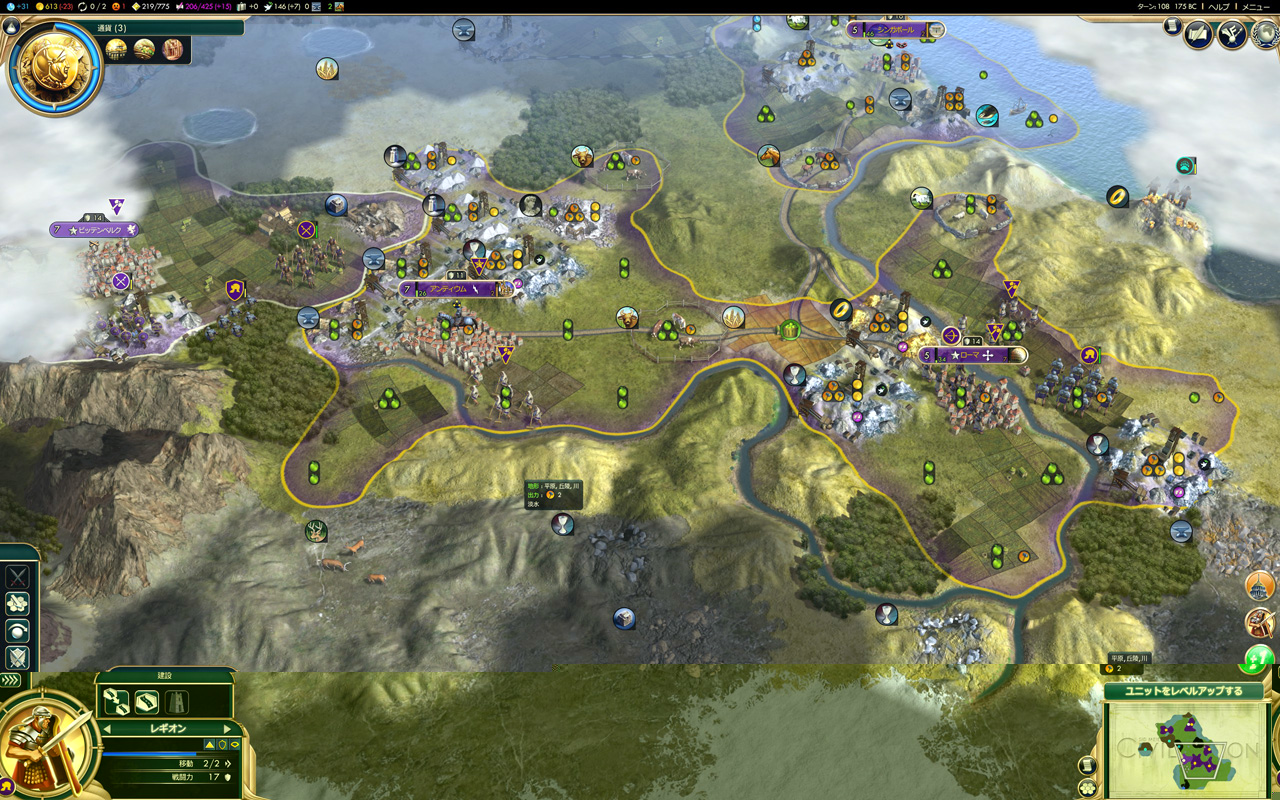Viewport: 1280px width, 800px height.
Task: Toggle sentry mode with the circular eye icon
Action: click(17, 631)
